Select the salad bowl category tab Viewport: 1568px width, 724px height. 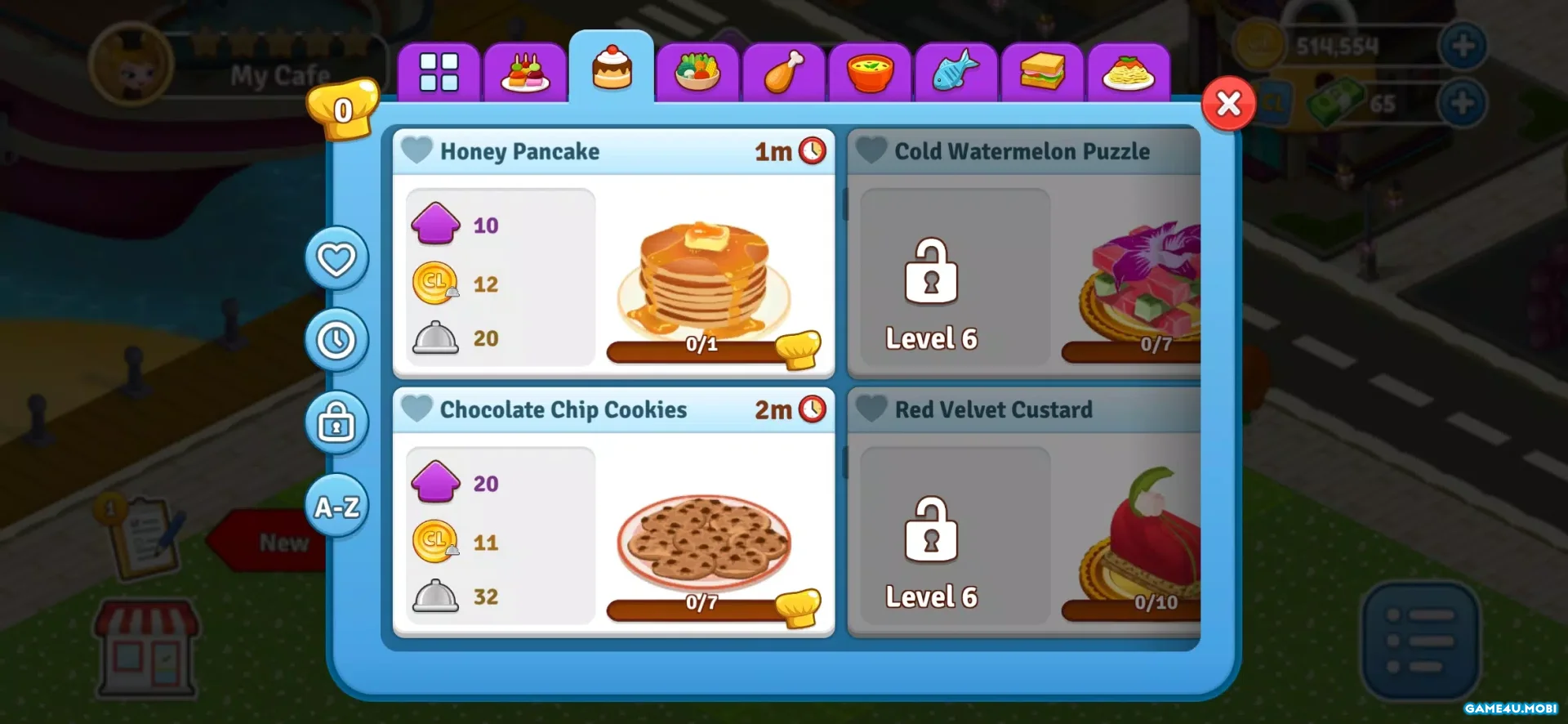697,72
